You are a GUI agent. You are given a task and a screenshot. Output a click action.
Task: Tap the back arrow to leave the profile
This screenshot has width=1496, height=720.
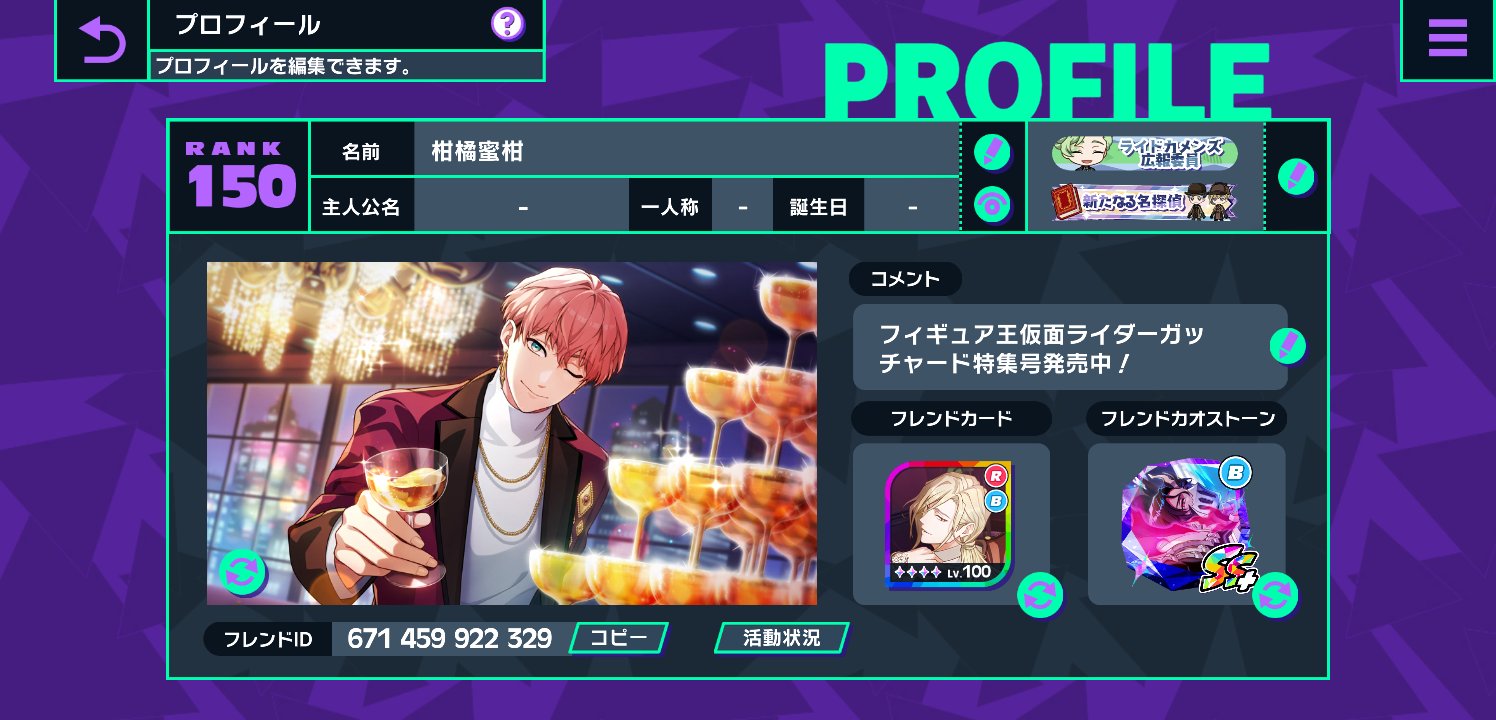[x=104, y=38]
